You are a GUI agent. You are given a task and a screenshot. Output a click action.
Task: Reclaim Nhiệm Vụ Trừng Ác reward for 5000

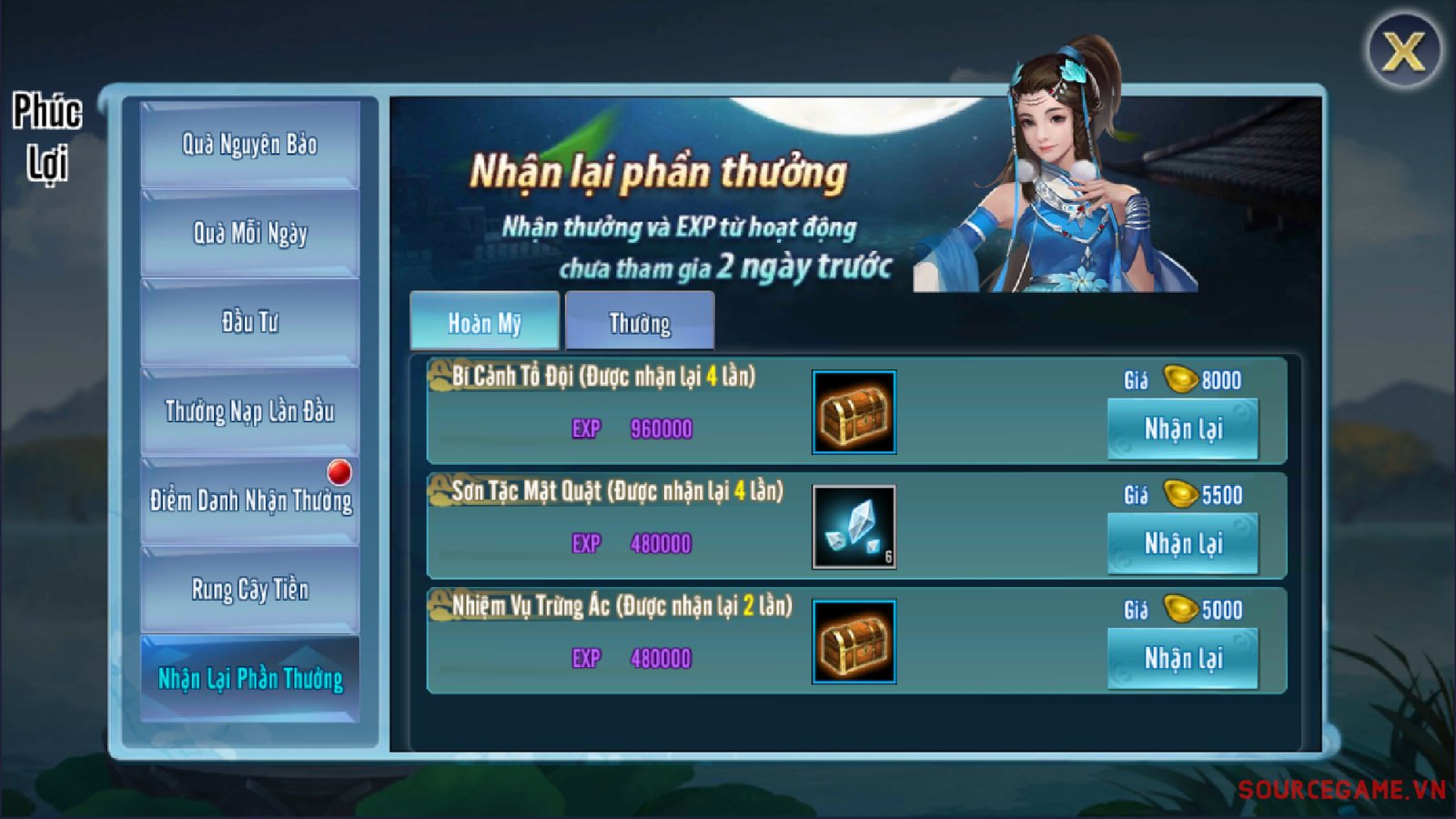click(1183, 658)
